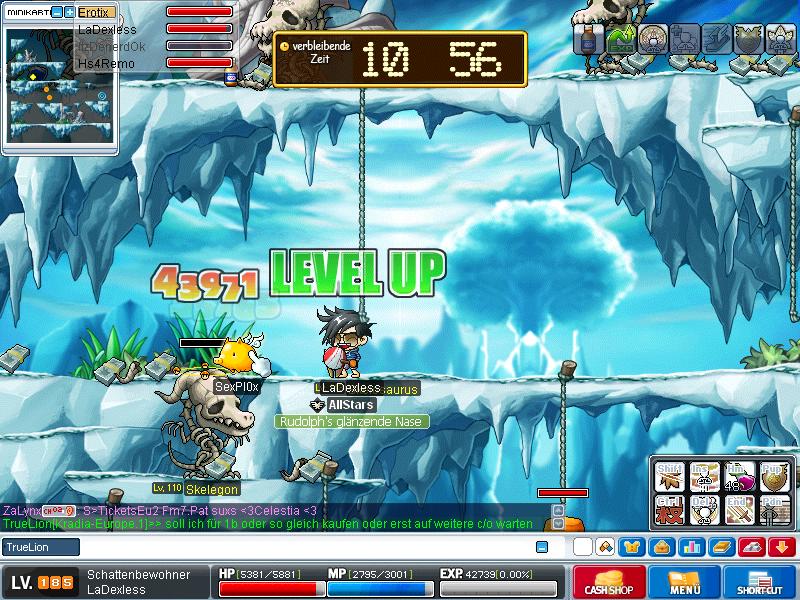Use the End quickslot sword skill

pyautogui.click(x=738, y=508)
